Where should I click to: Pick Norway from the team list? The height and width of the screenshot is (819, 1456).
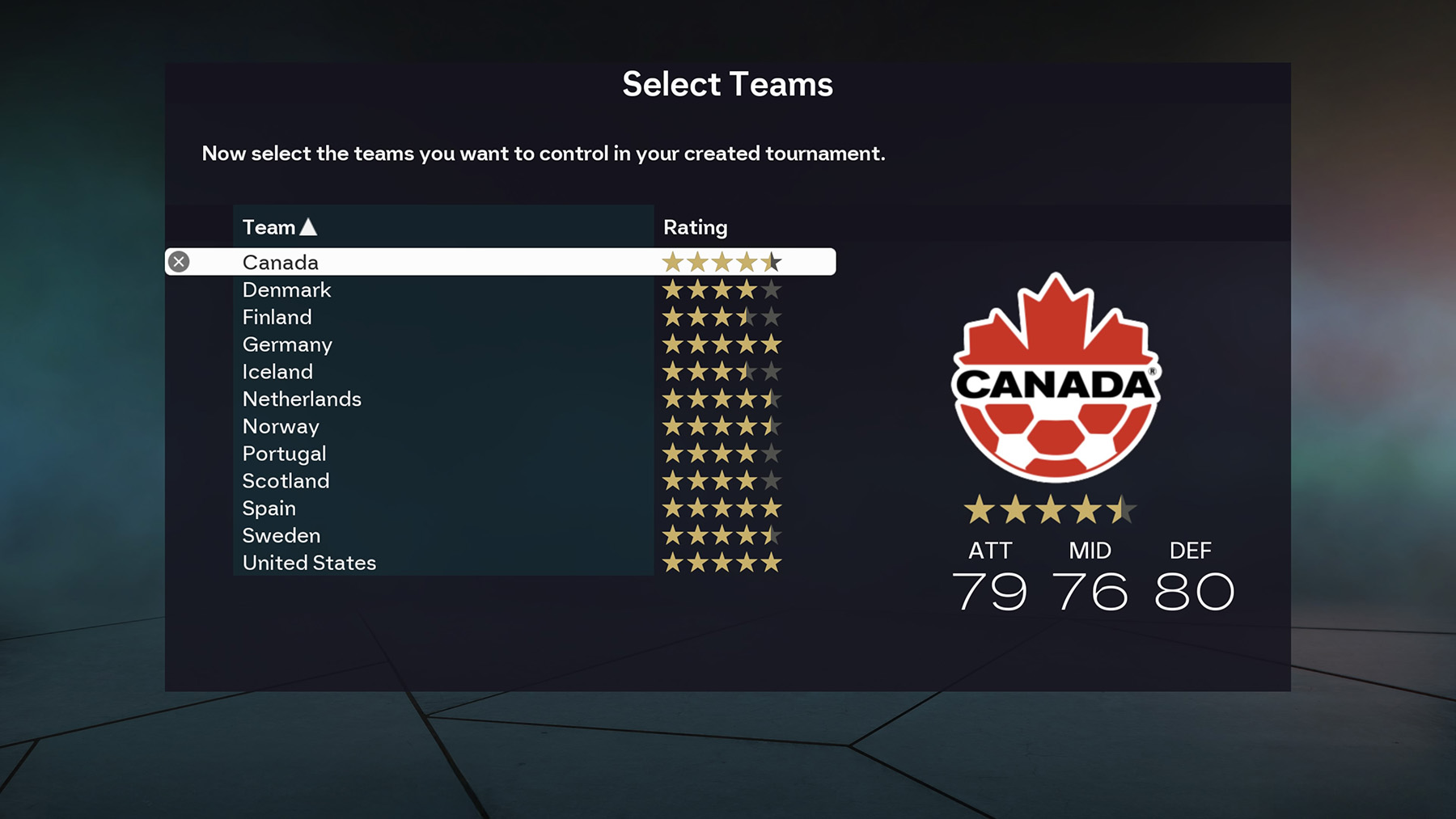(x=281, y=426)
